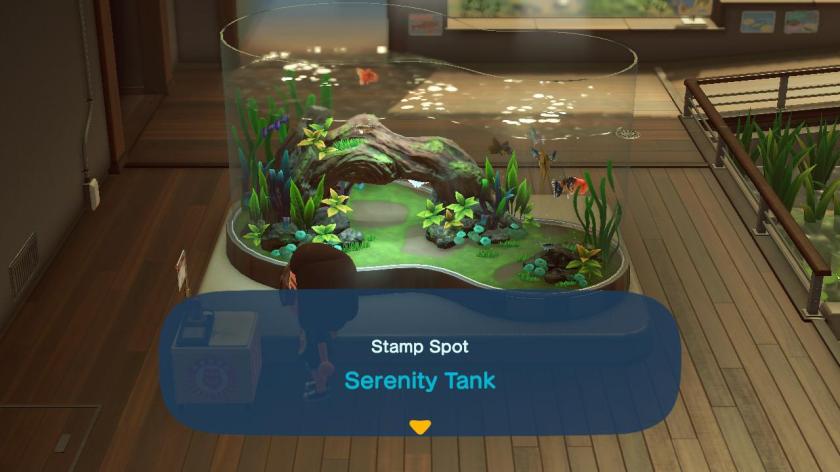Advance the Serenity Tank Stamp Spot dialogue box
Image resolution: width=840 pixels, height=472 pixels.
(x=420, y=372)
